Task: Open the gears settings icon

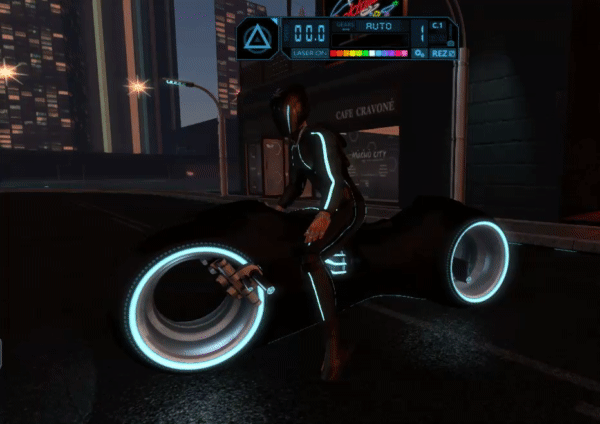Action: [x=420, y=53]
